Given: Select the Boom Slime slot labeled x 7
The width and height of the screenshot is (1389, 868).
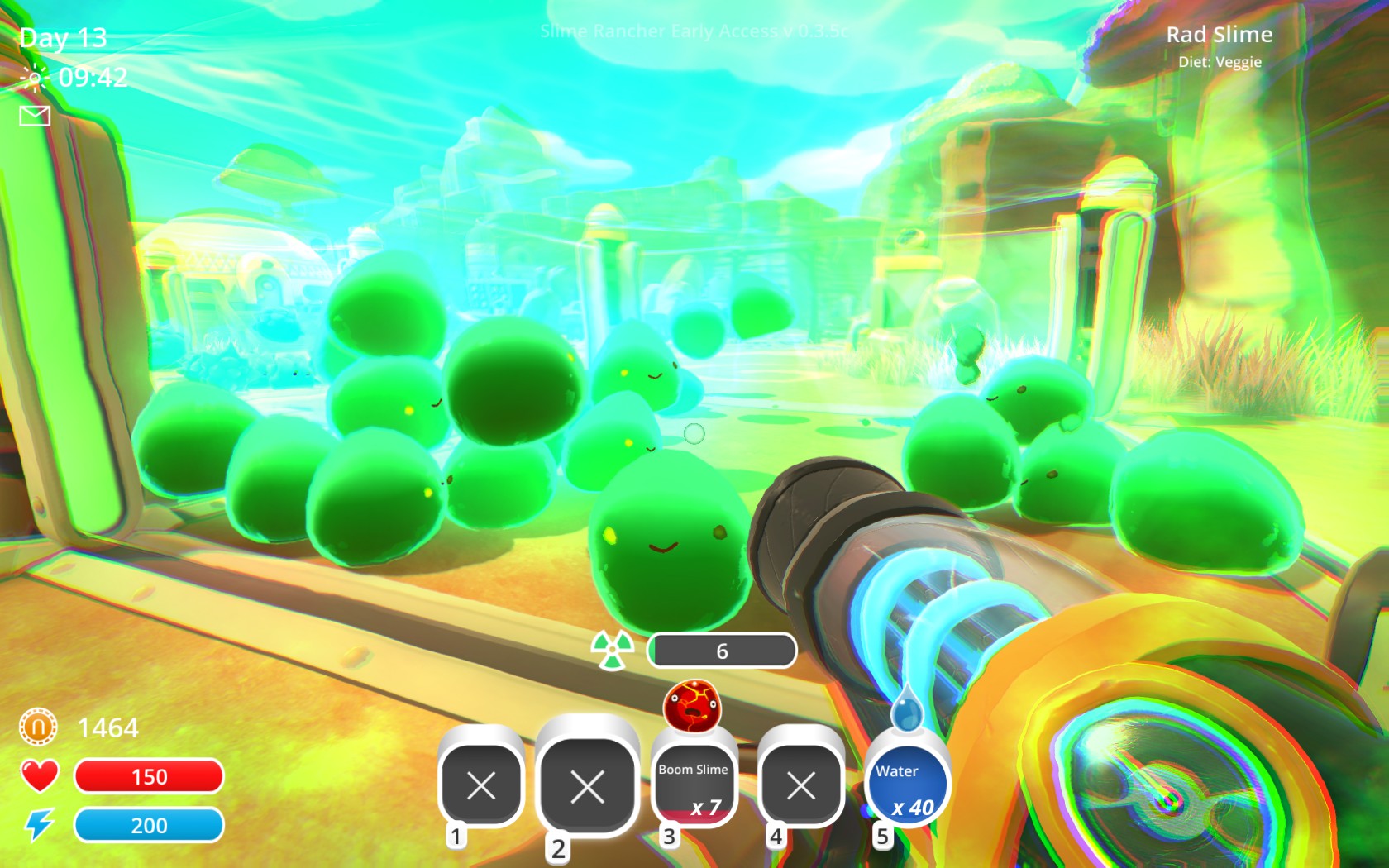Looking at the screenshot, I should pyautogui.click(x=694, y=785).
